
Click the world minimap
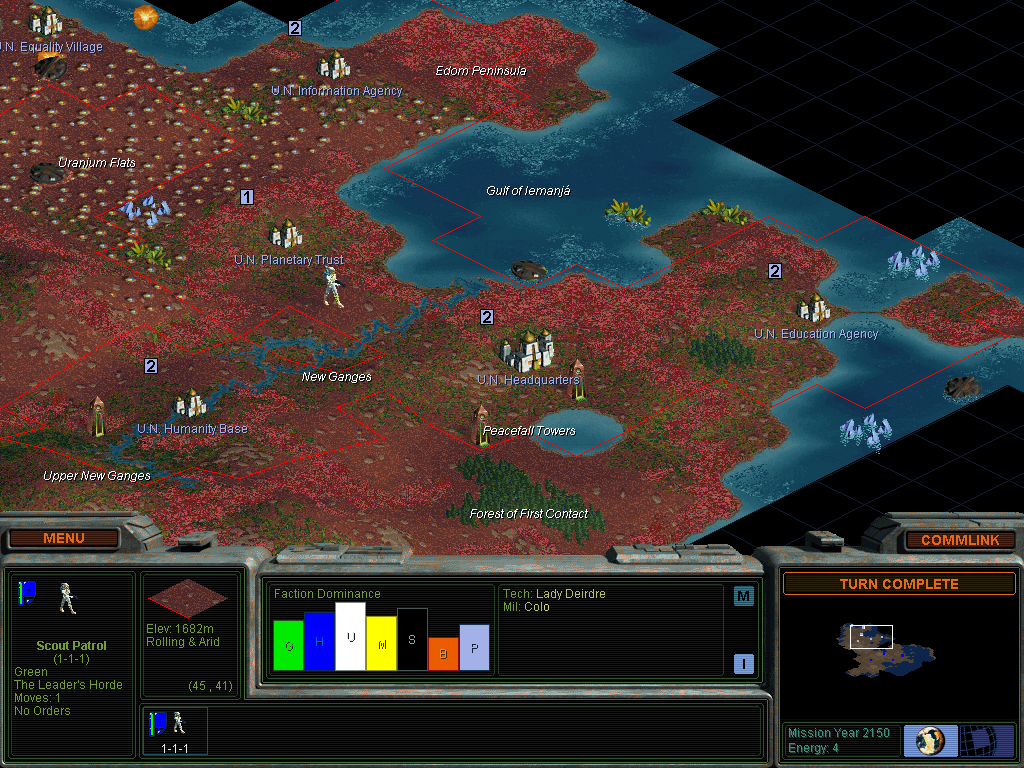[x=886, y=646]
